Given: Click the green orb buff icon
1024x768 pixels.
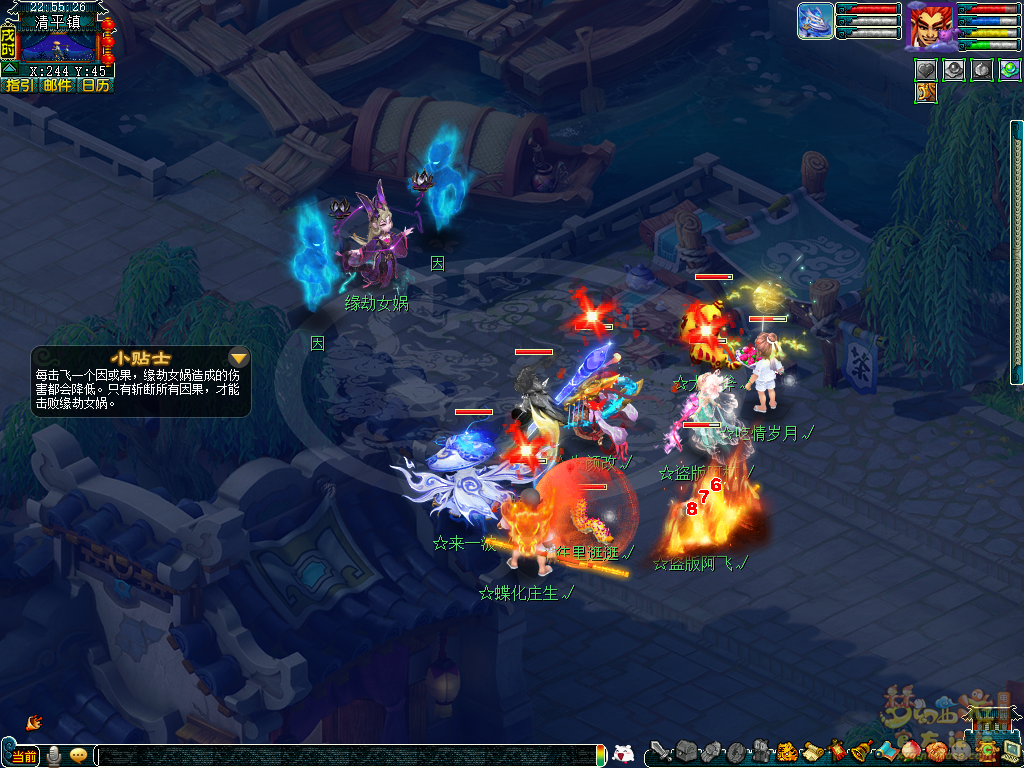Looking at the screenshot, I should coord(1009,70).
